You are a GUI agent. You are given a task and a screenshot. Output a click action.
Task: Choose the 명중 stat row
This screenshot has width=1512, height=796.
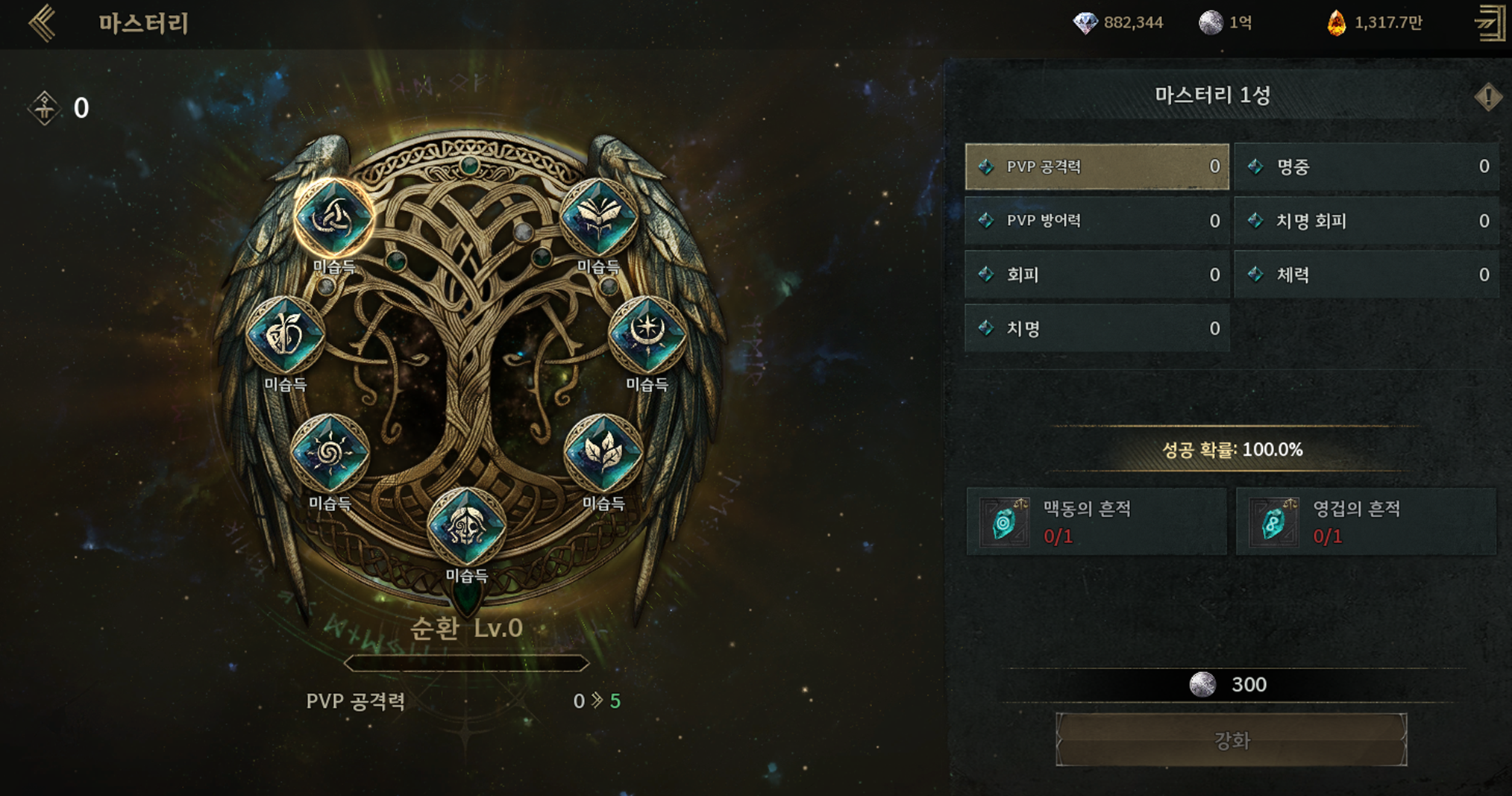coord(1367,166)
